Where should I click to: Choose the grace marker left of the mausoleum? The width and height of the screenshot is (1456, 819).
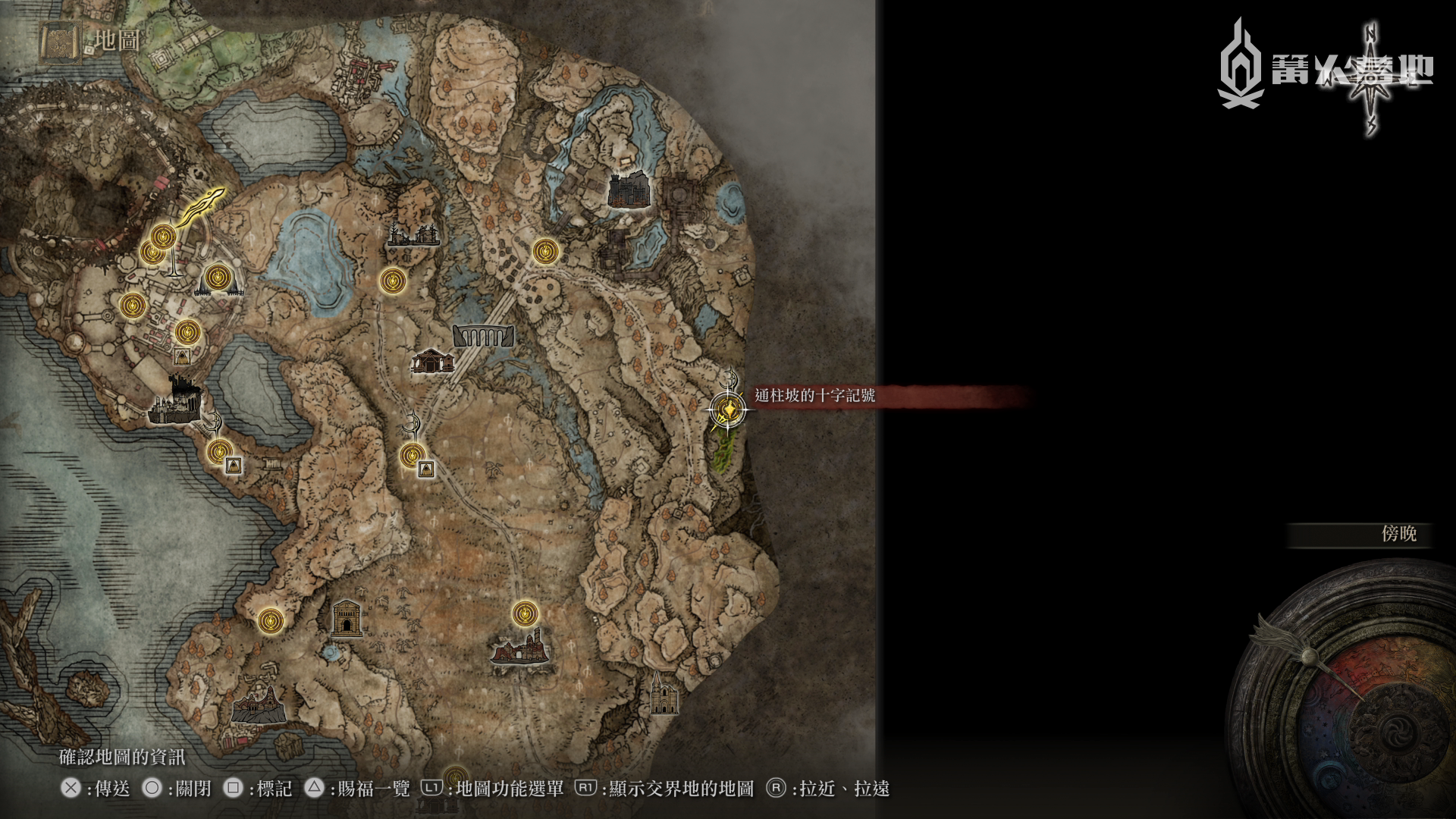pos(271,621)
